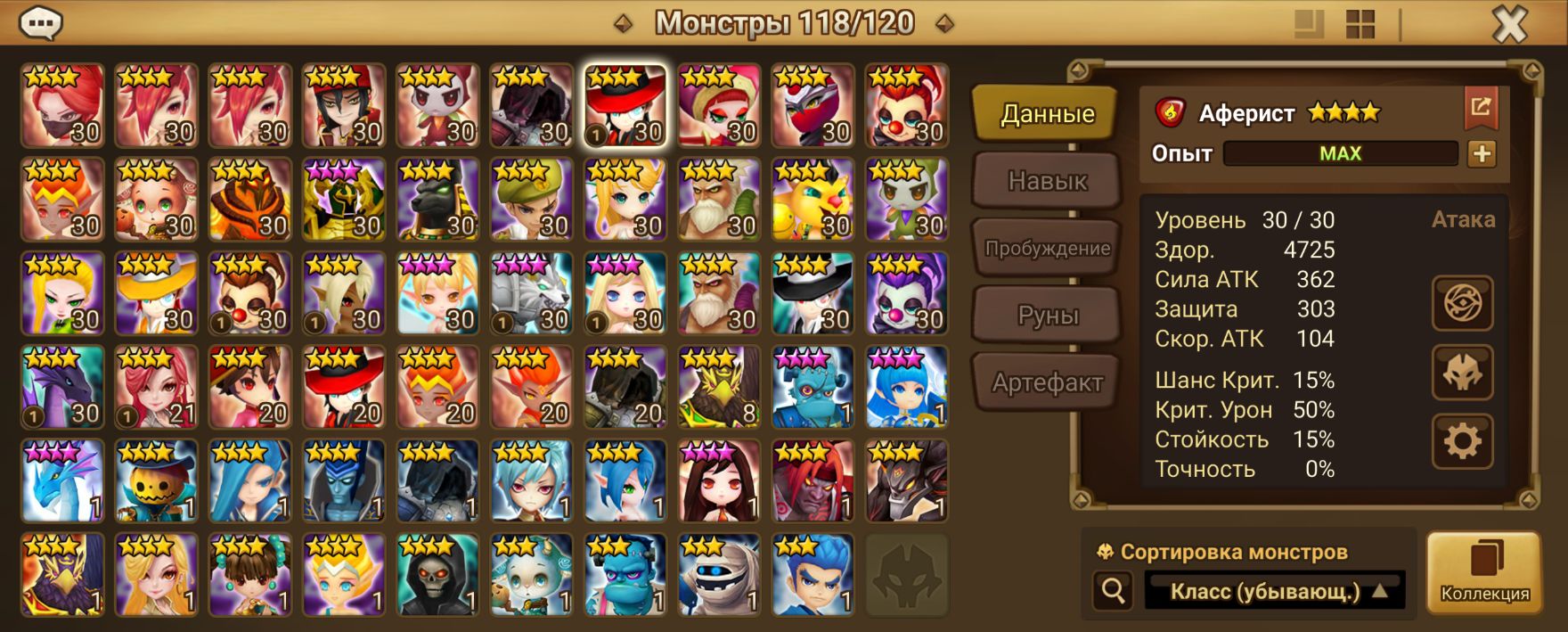This screenshot has width=1568, height=632.
Task: Open the Артефакт tab
Action: click(x=1046, y=383)
